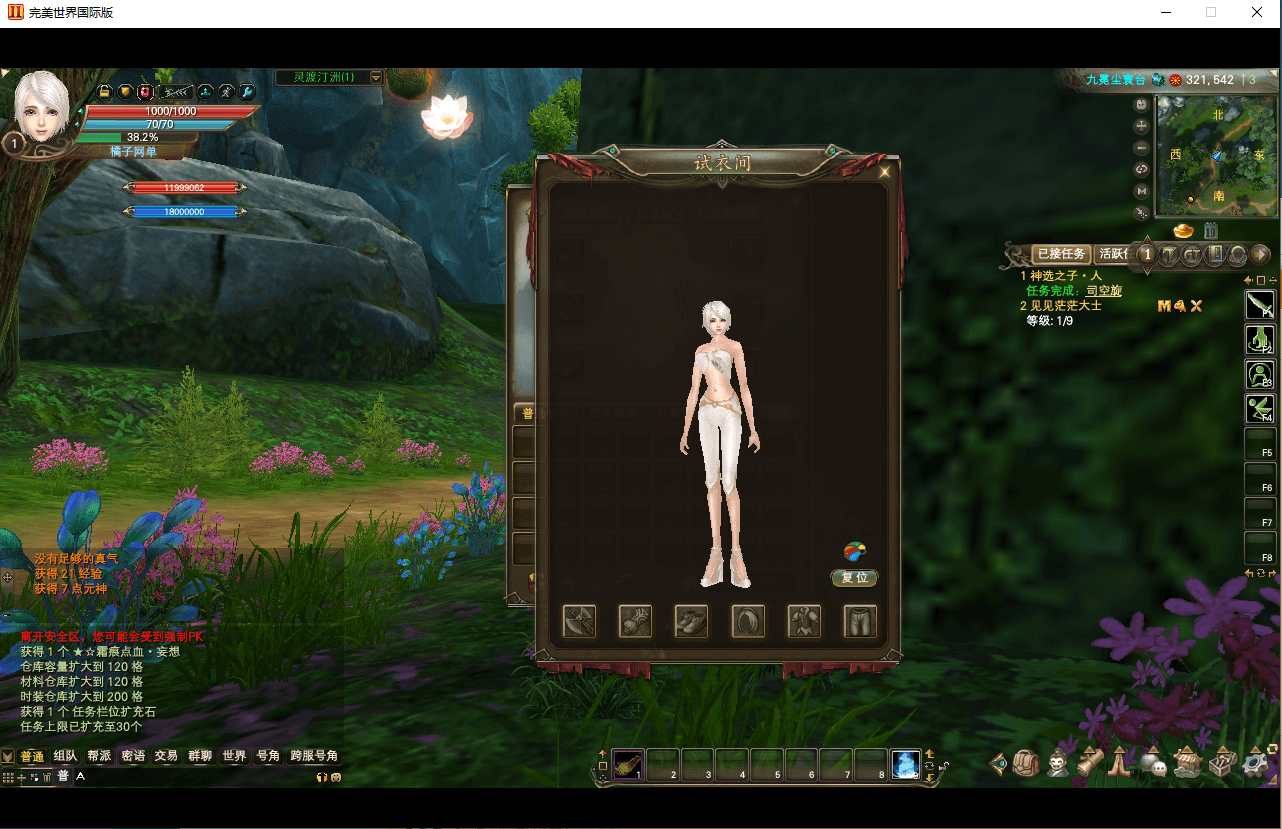Open the gear system settings icon

pyautogui.click(x=1255, y=764)
